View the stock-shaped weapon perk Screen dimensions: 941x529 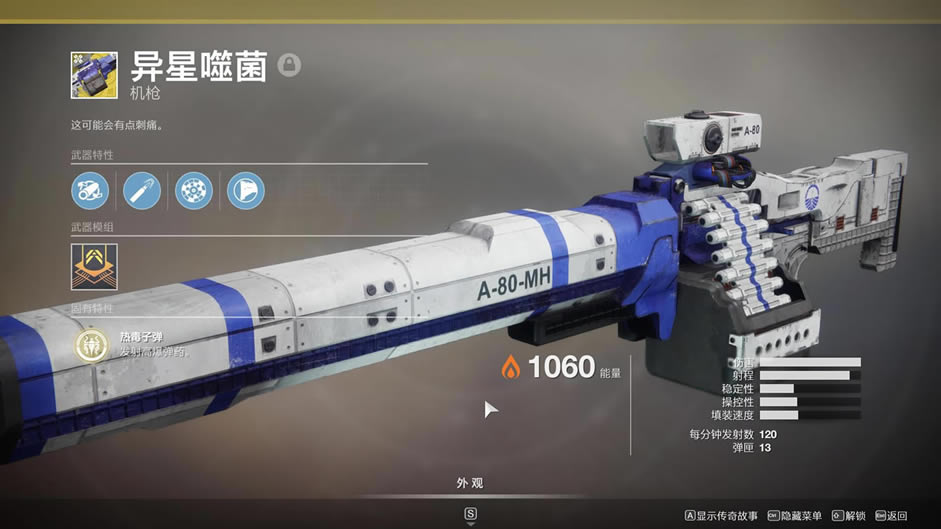[246, 190]
